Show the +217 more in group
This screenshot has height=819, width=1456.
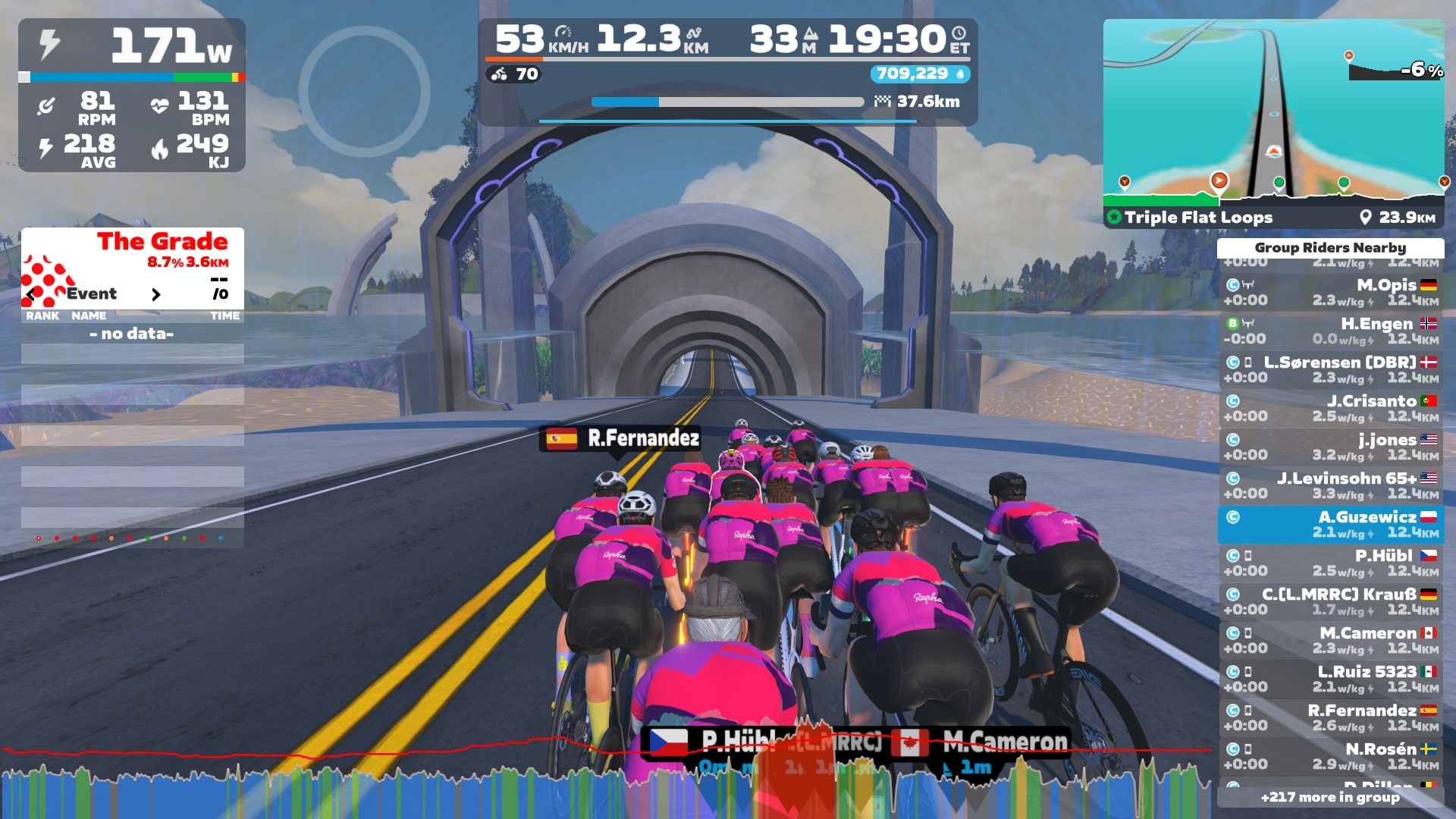click(1330, 797)
